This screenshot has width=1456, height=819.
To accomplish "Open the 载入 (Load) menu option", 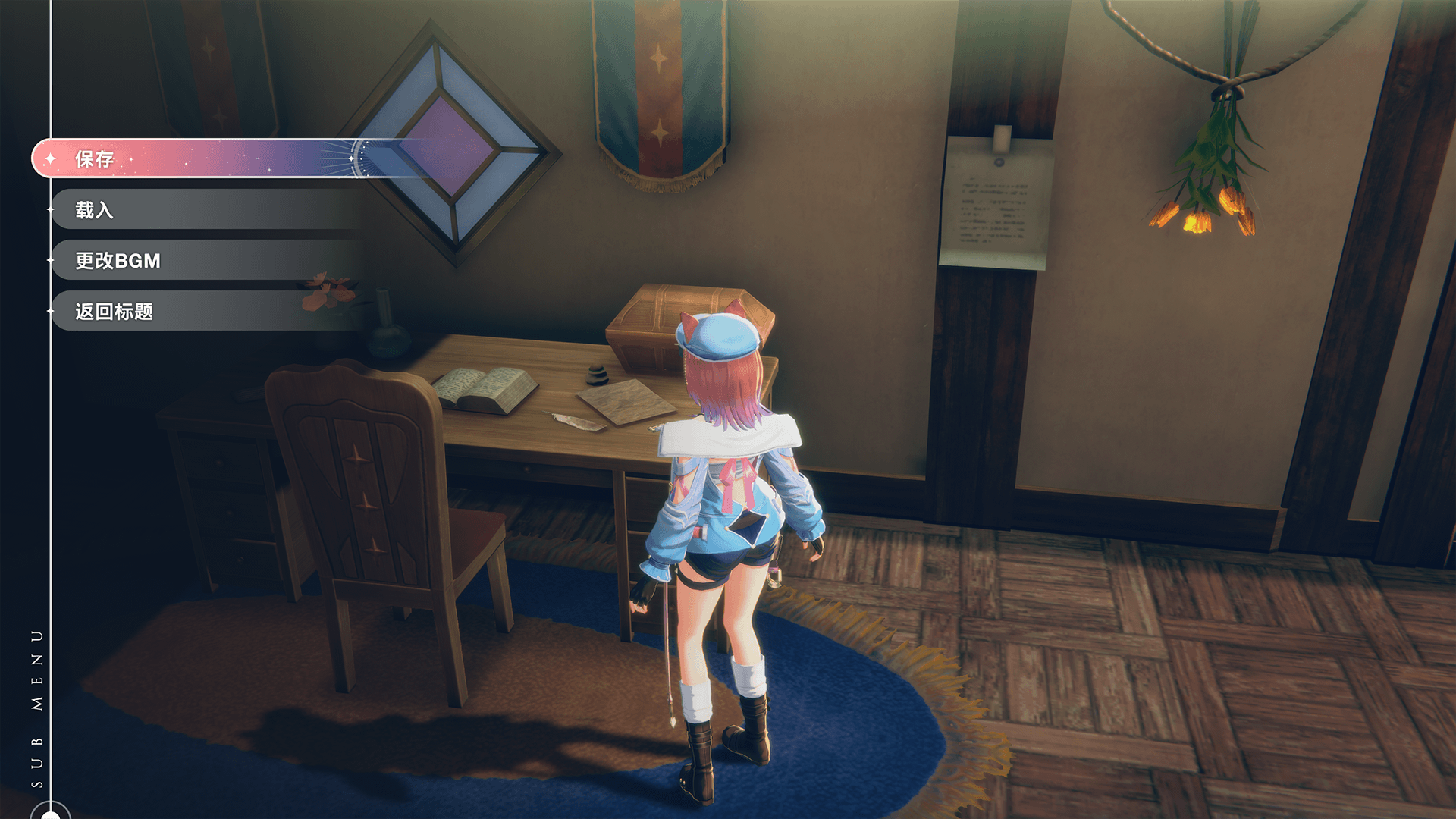I will point(94,210).
